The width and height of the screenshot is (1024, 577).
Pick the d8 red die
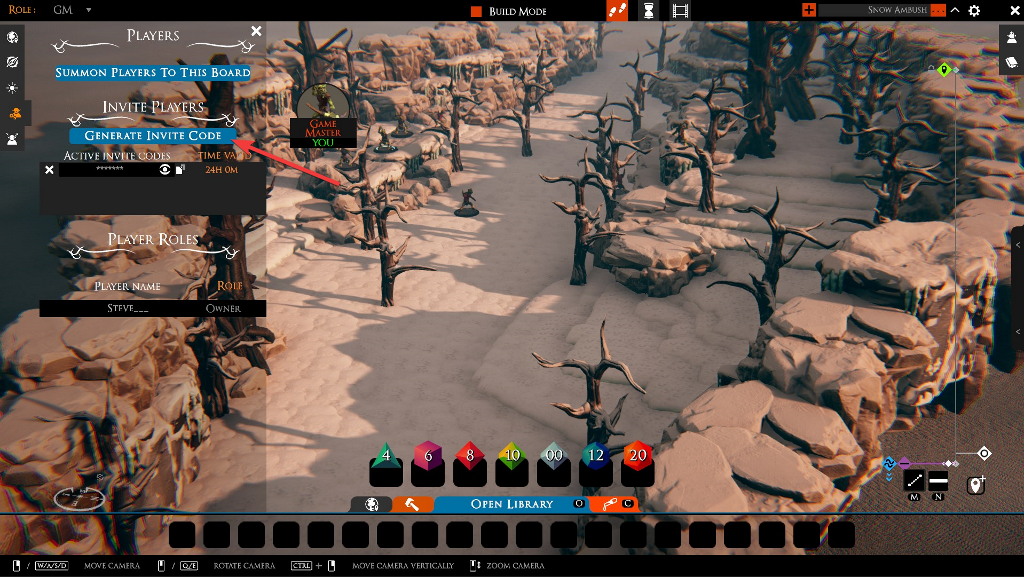[469, 457]
